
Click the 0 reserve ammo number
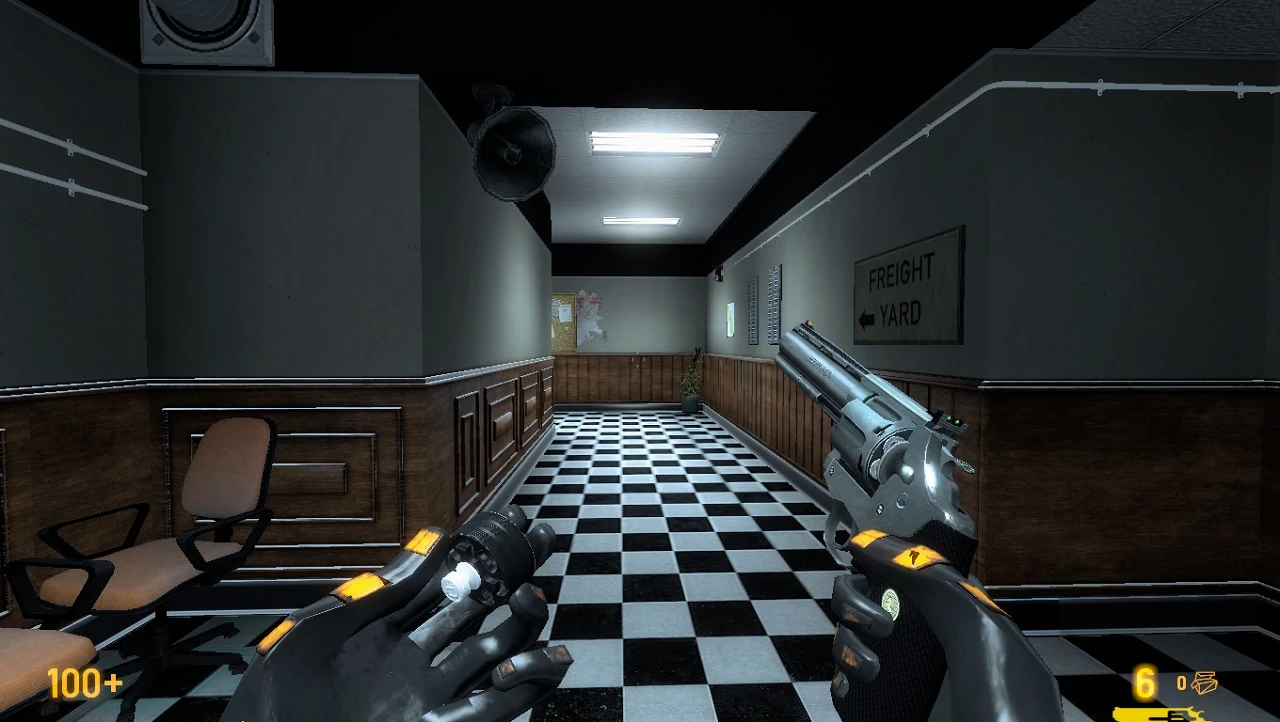pos(1182,680)
